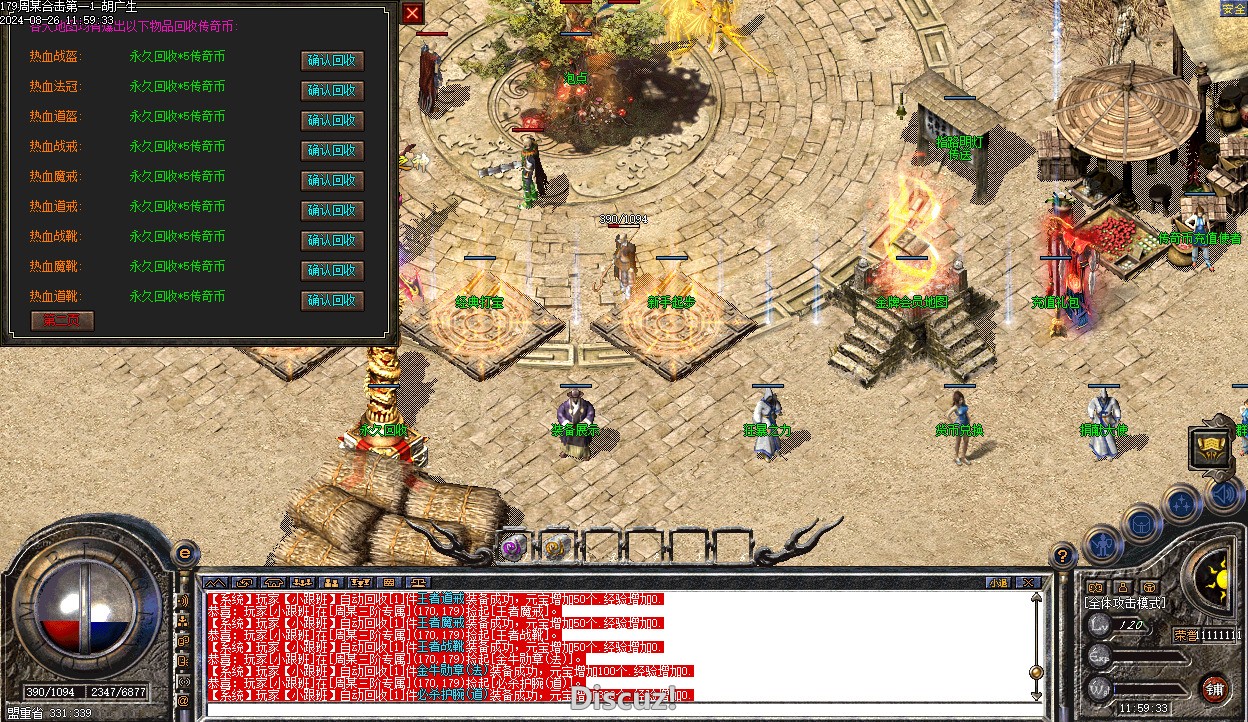Toggle sound with the speaker button
Viewport: 1248px width, 722px height.
[x=1223, y=493]
